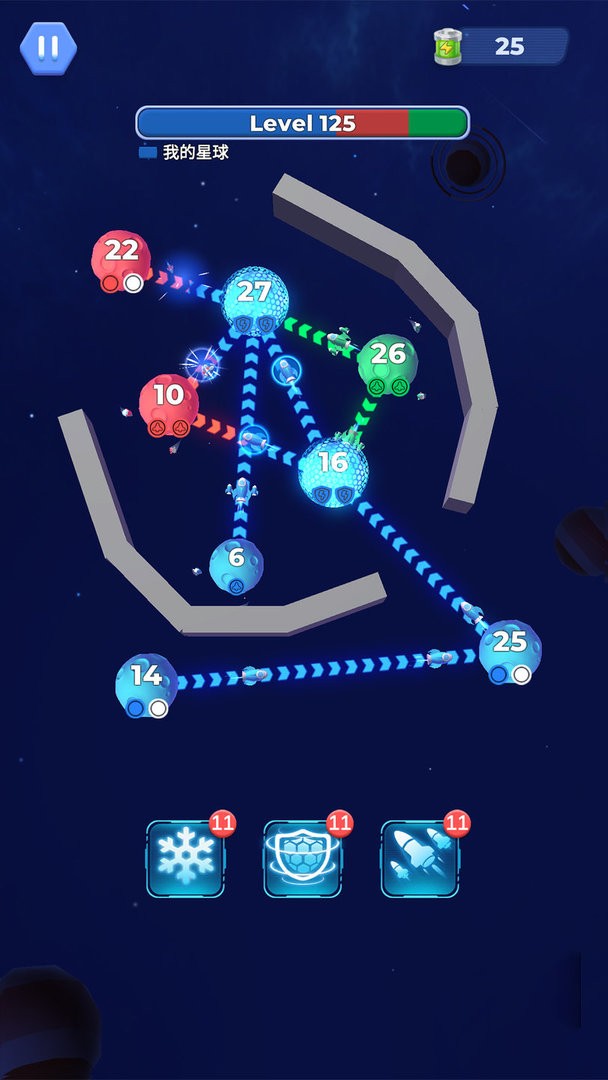Image resolution: width=608 pixels, height=1080 pixels.
Task: Select the blue planet numbered 25
Action: point(510,649)
